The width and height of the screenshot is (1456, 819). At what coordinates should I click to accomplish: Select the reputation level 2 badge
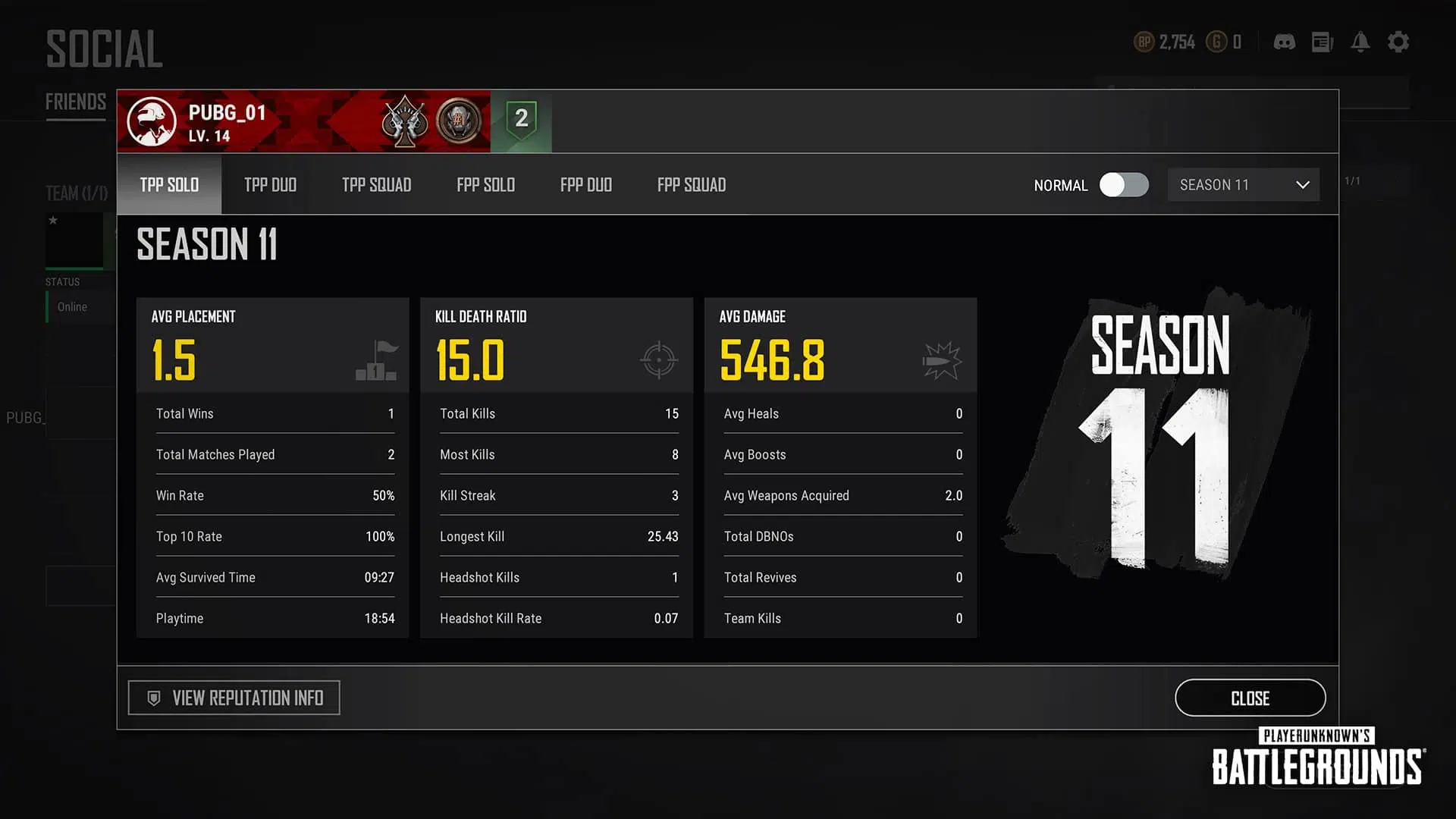coord(521,120)
